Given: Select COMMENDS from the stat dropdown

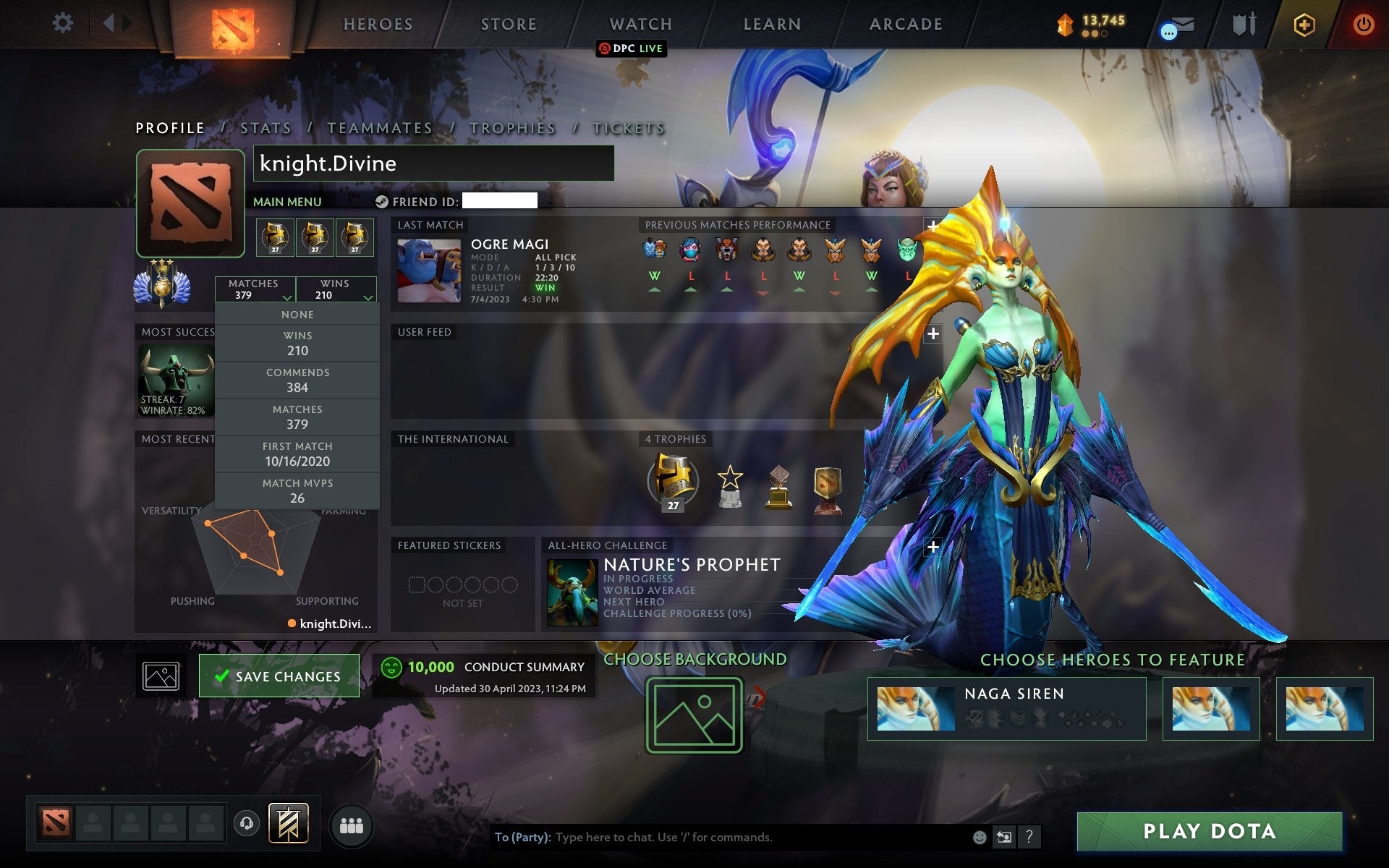Looking at the screenshot, I should tap(298, 380).
